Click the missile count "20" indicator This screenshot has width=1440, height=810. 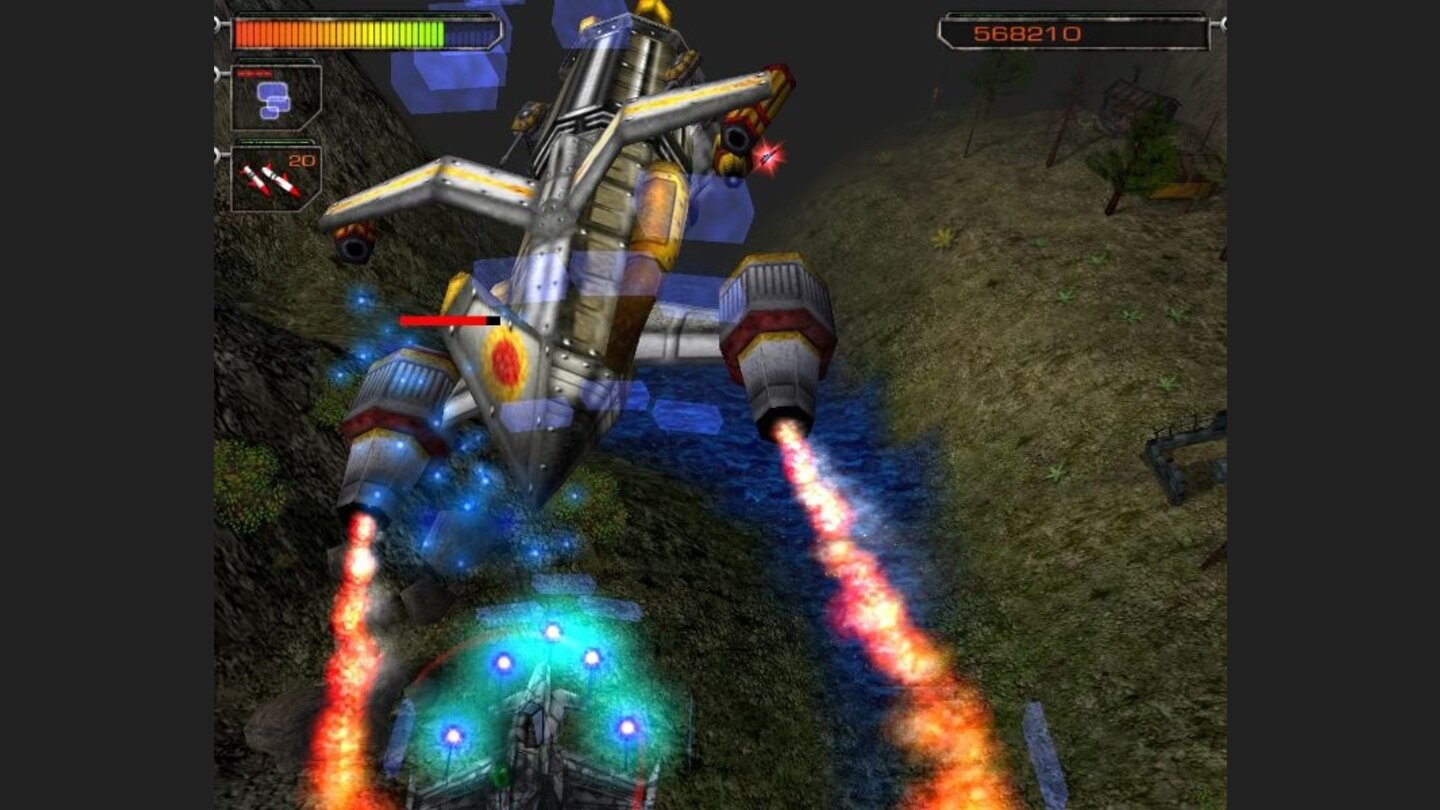302,161
